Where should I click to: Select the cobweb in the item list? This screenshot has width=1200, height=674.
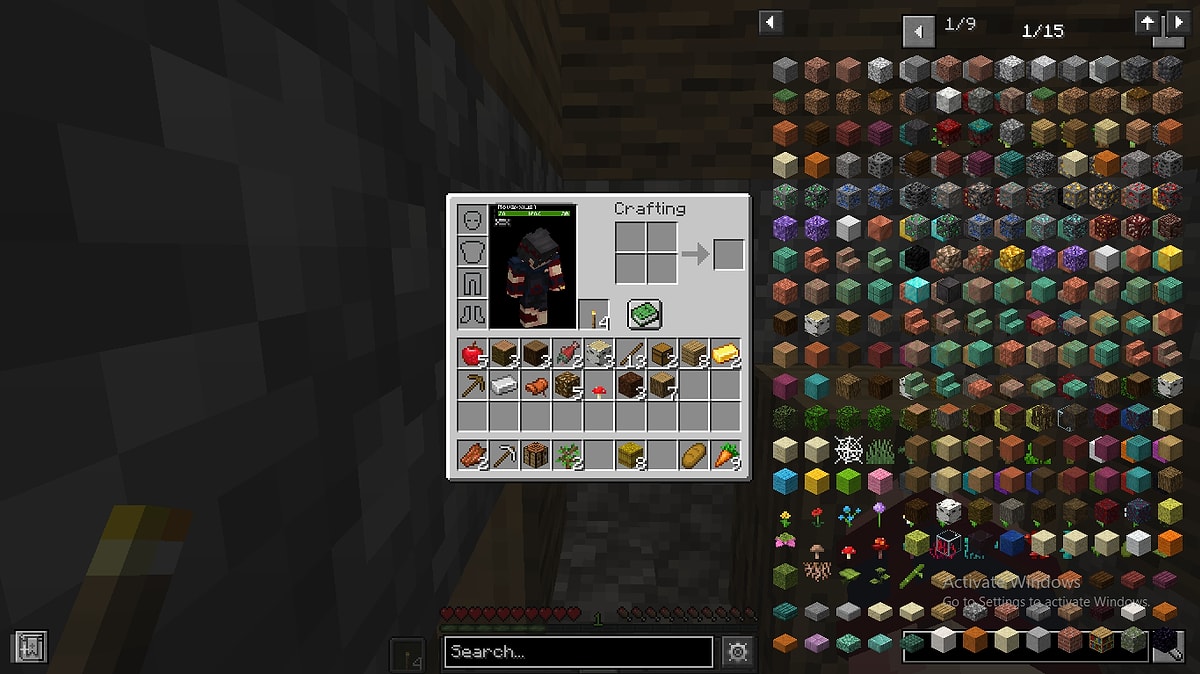(x=848, y=449)
